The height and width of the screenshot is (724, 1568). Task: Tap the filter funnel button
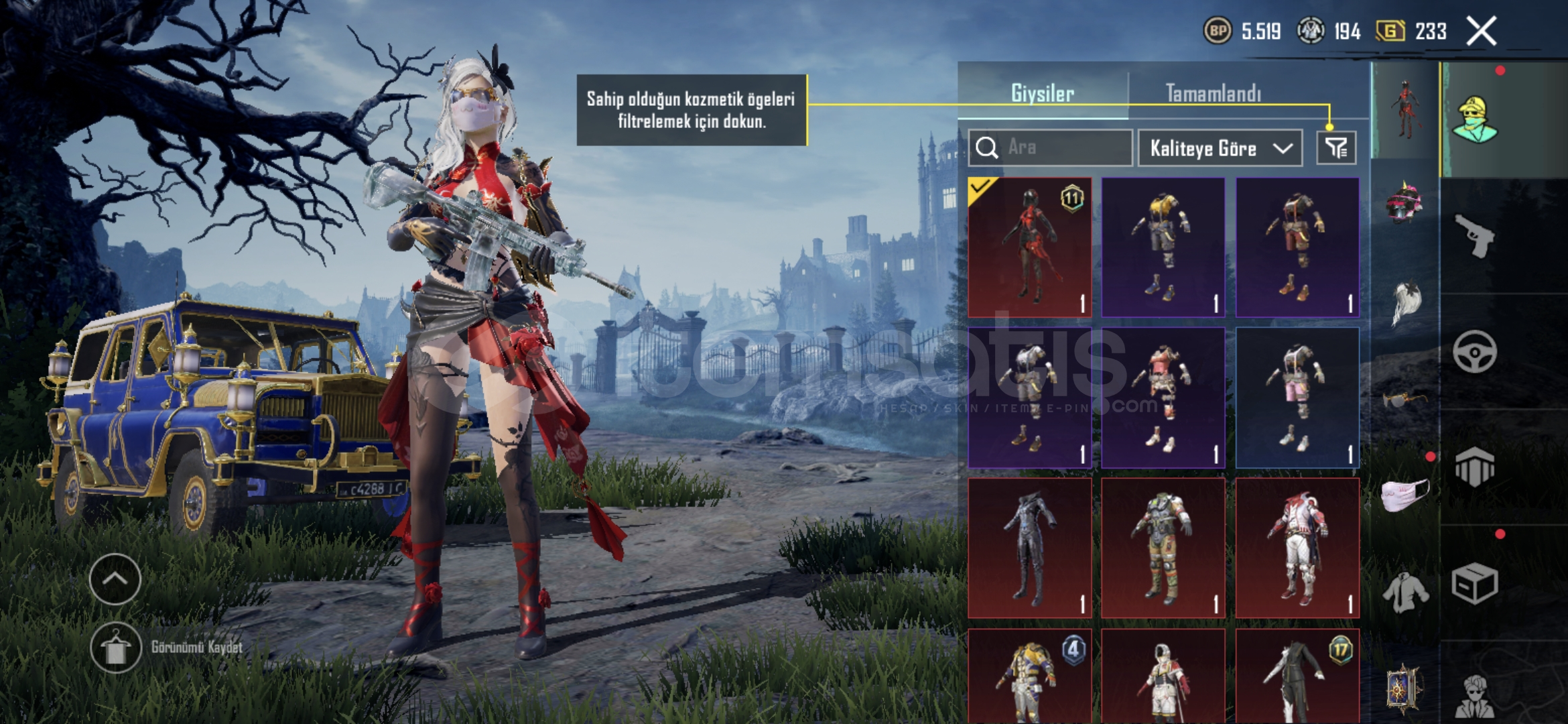click(x=1336, y=148)
